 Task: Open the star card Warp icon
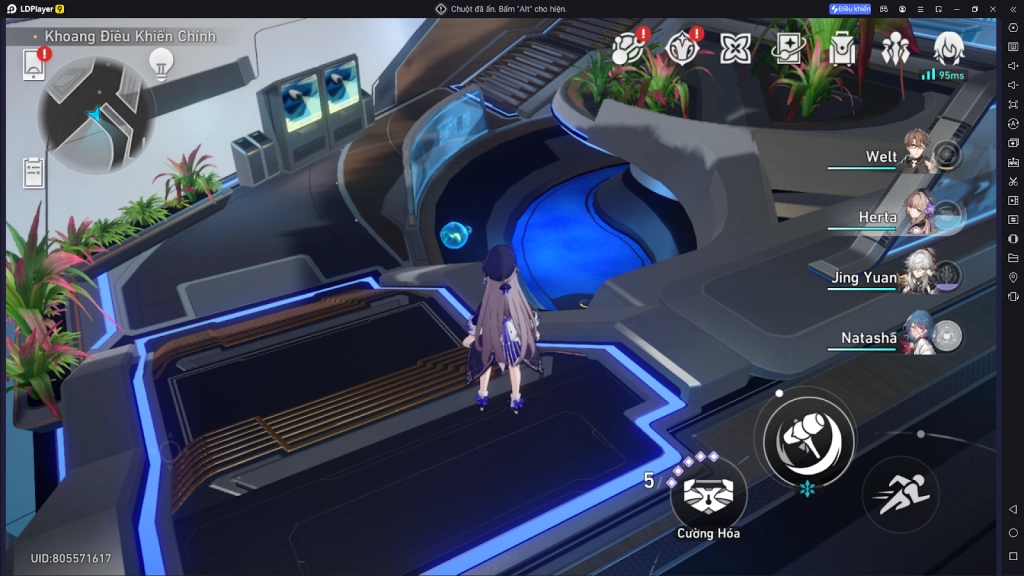pyautogui.click(x=789, y=48)
